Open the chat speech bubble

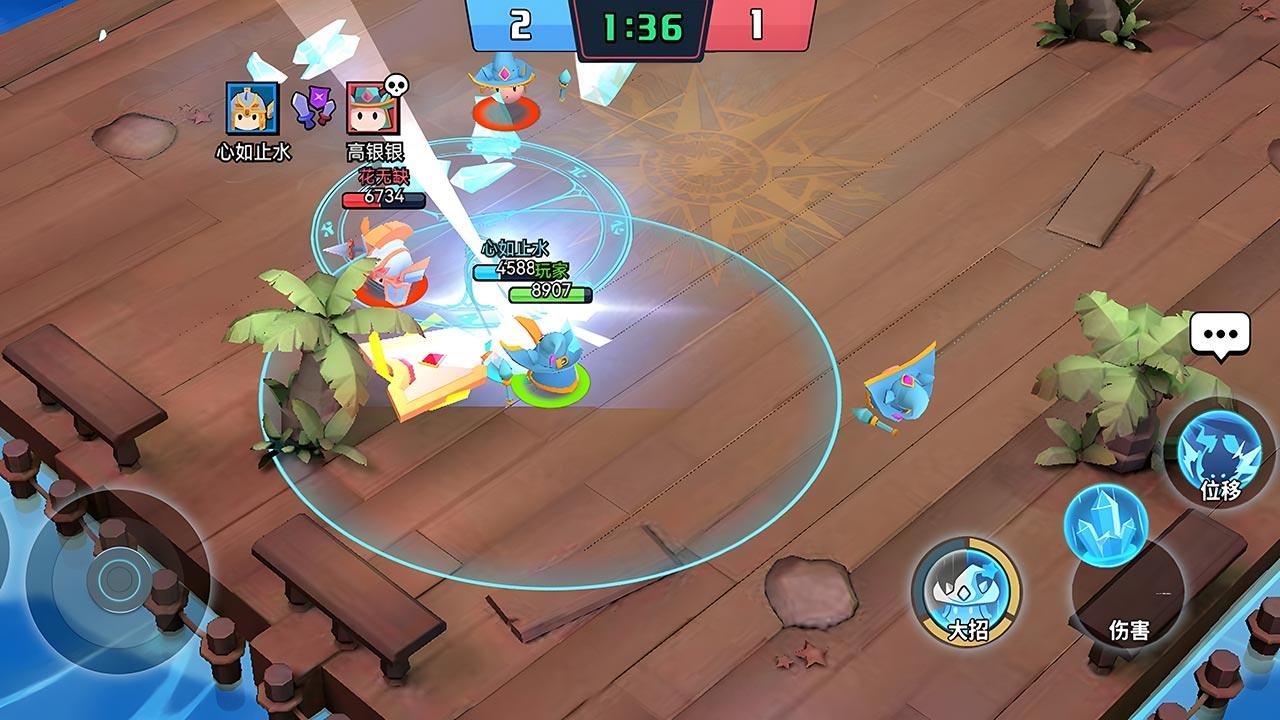(x=1220, y=333)
